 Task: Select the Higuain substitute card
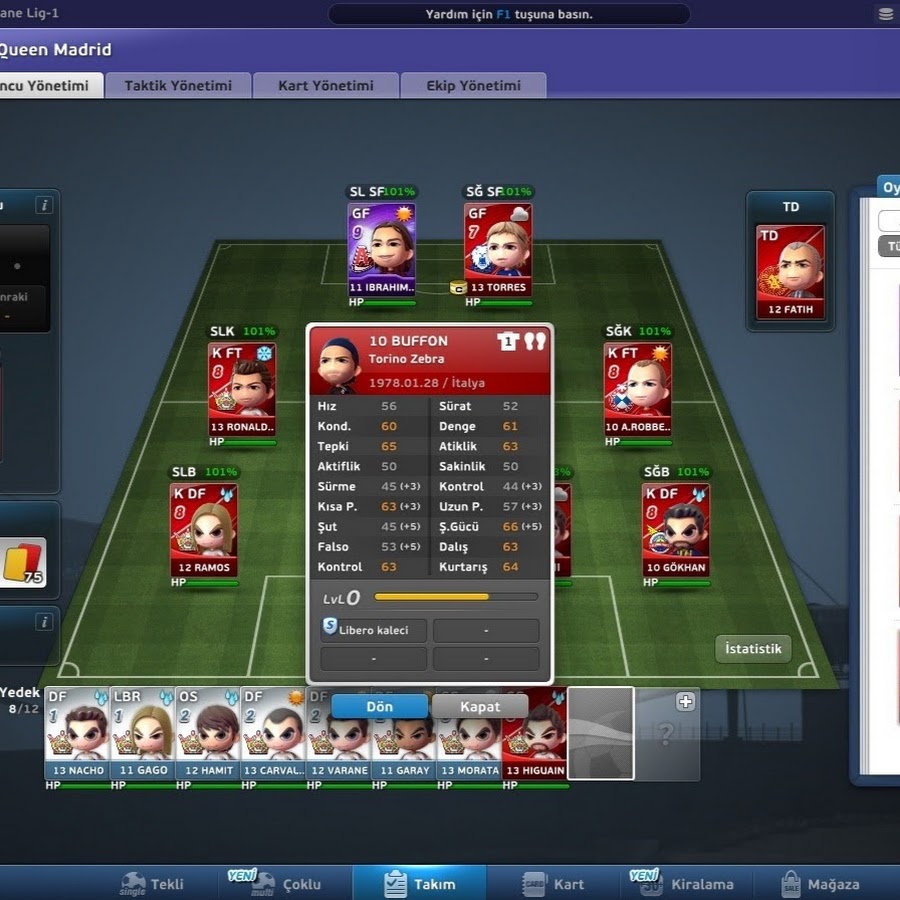535,733
